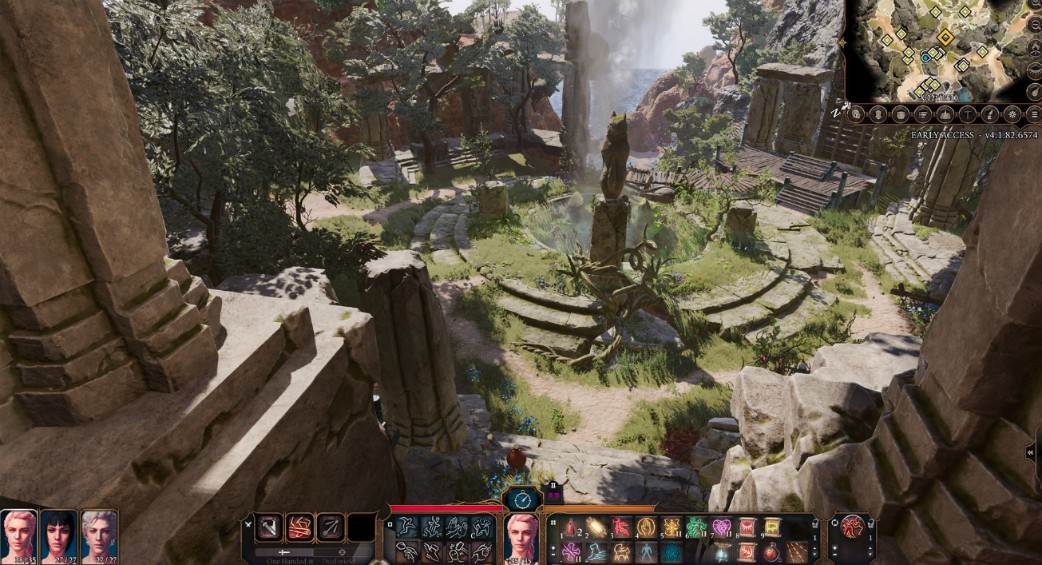
Task: Click the large gold diamond marker on minimap
Action: 945,37
